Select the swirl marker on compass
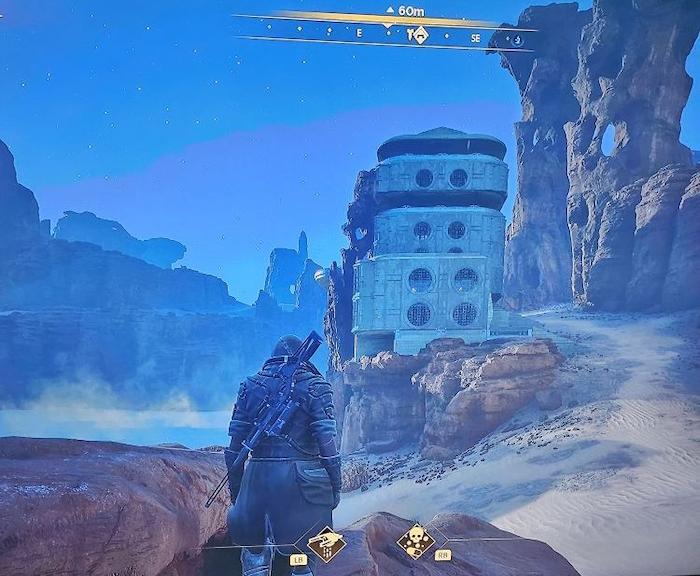 tap(516, 40)
